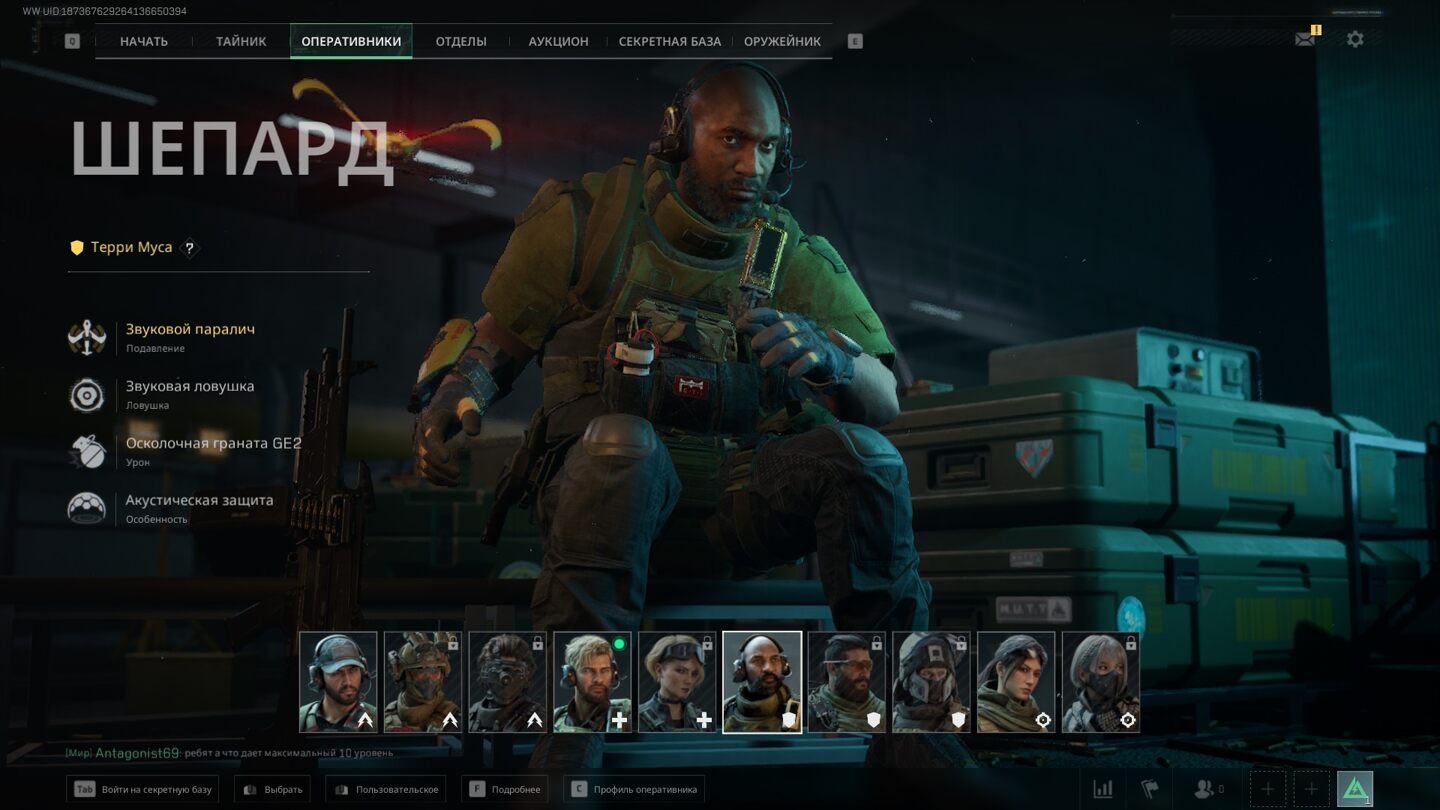Click the Войти на секретную базу button

(143, 789)
